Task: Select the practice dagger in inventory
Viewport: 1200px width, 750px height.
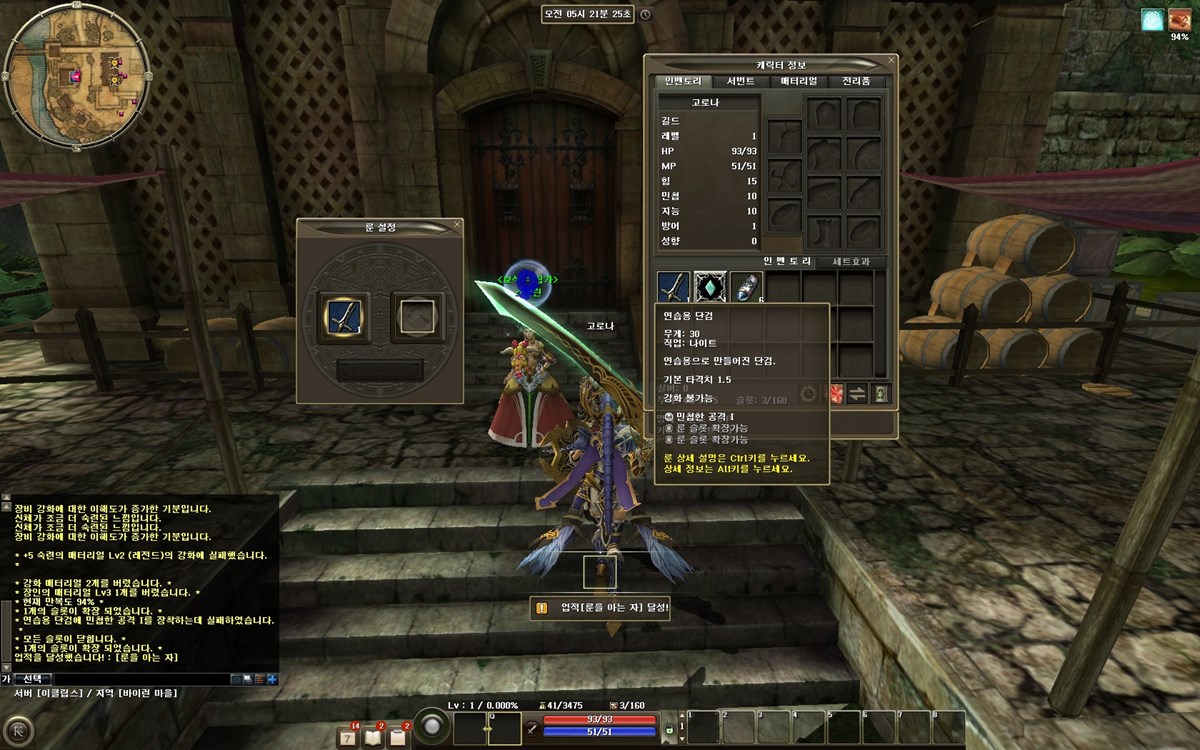Action: point(672,287)
